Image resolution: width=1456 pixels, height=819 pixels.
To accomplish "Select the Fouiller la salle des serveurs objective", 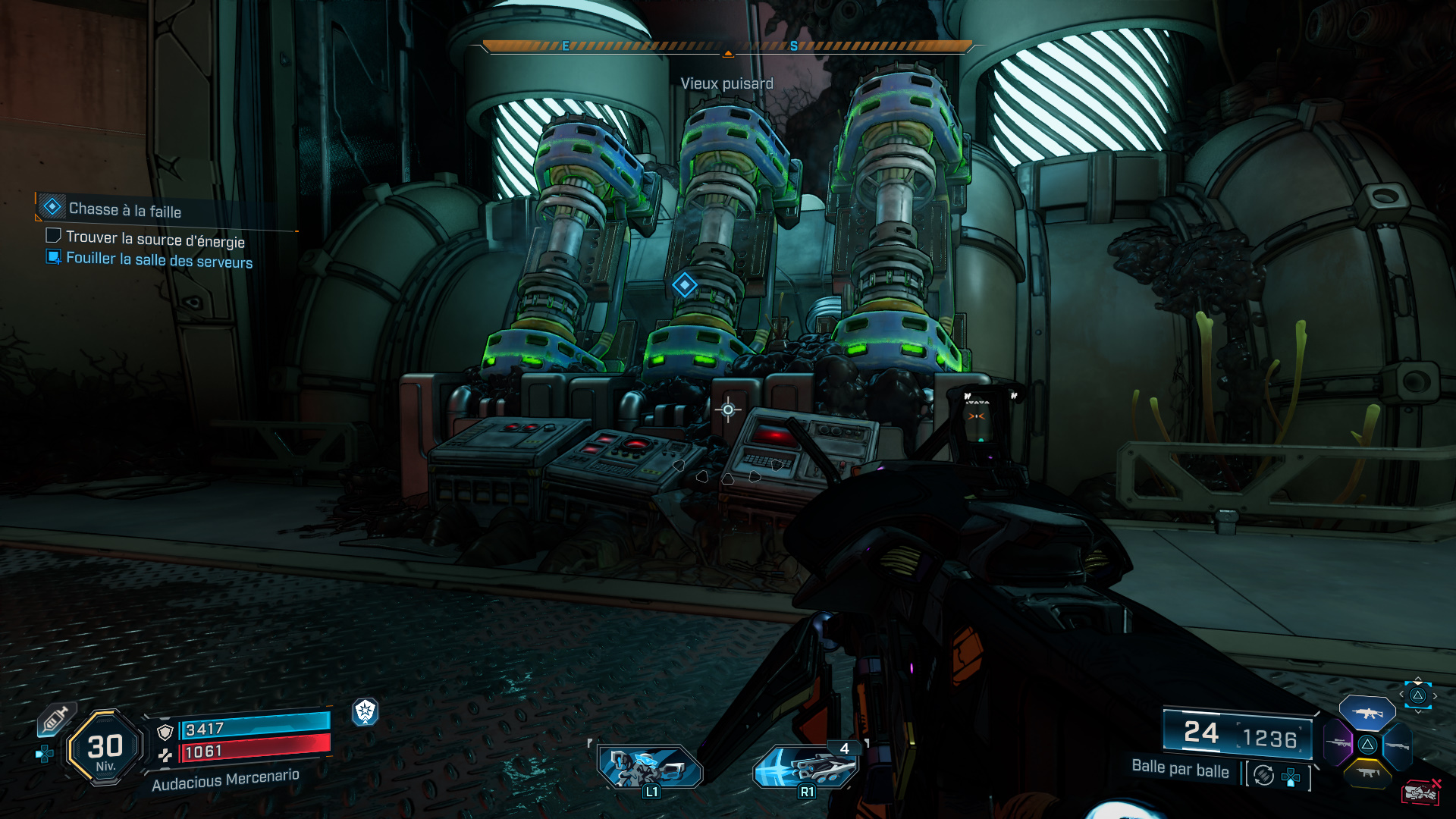I will (158, 260).
